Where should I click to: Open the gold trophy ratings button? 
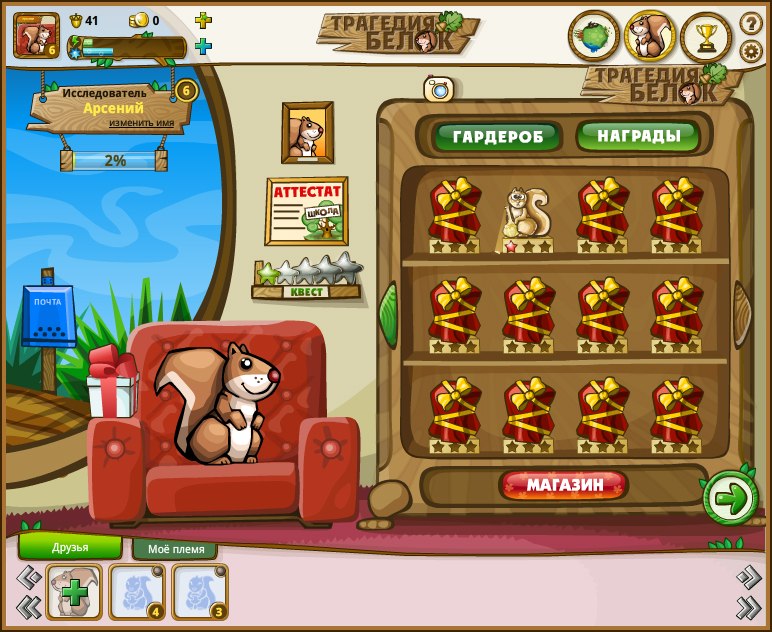(707, 37)
